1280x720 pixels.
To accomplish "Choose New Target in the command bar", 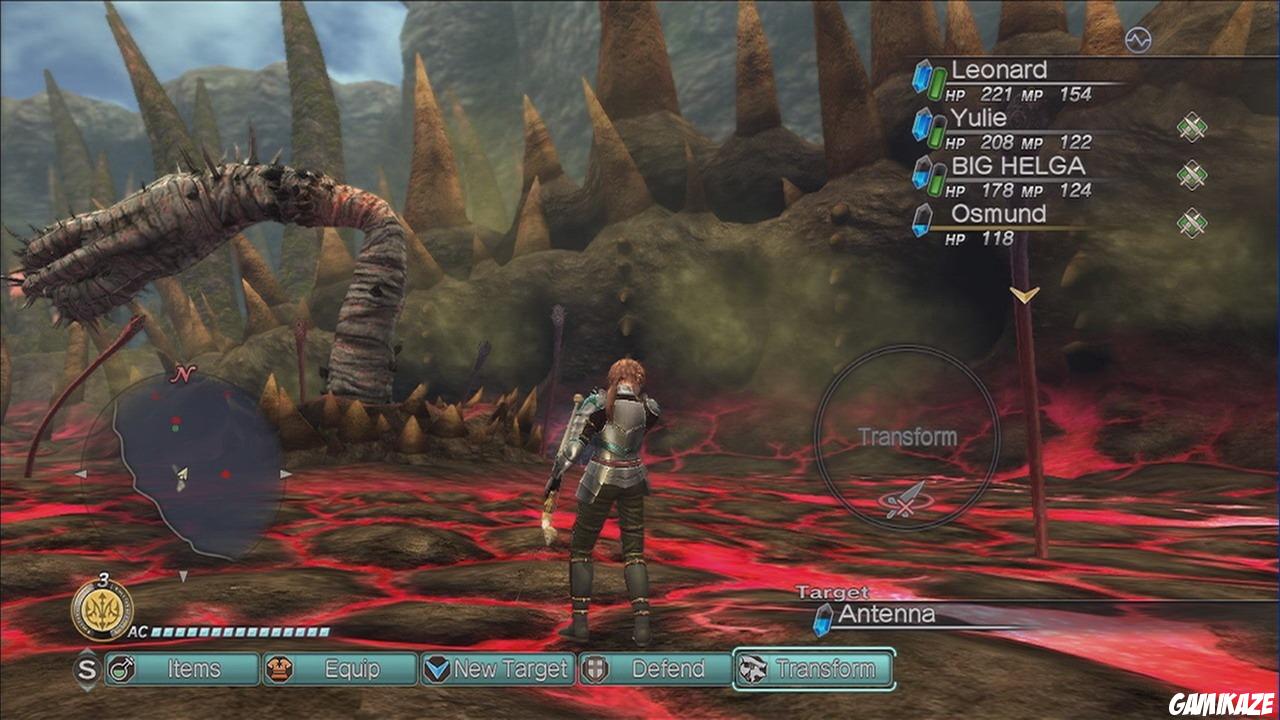I will pyautogui.click(x=498, y=669).
